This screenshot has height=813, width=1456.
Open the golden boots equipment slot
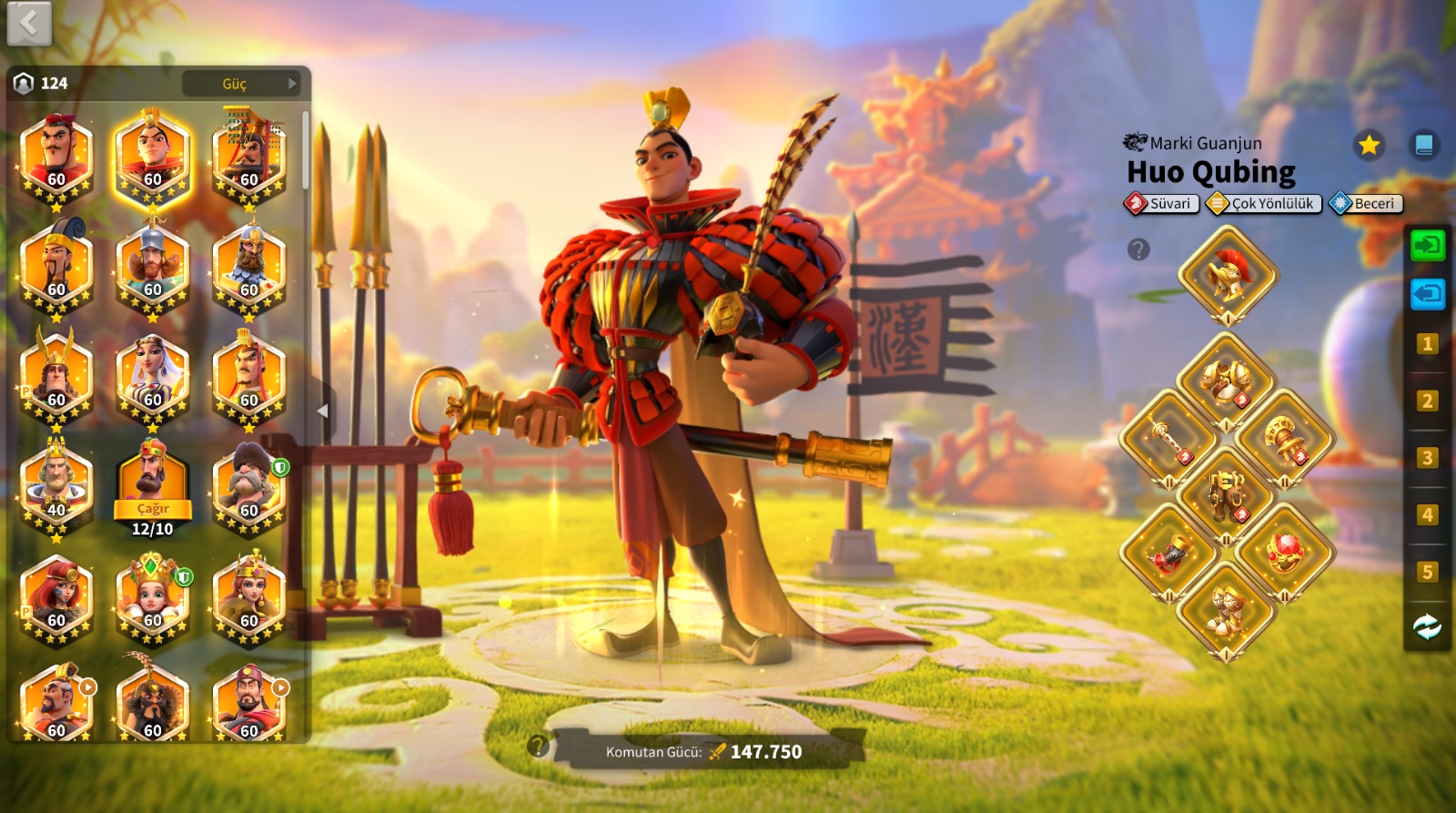tap(1228, 611)
